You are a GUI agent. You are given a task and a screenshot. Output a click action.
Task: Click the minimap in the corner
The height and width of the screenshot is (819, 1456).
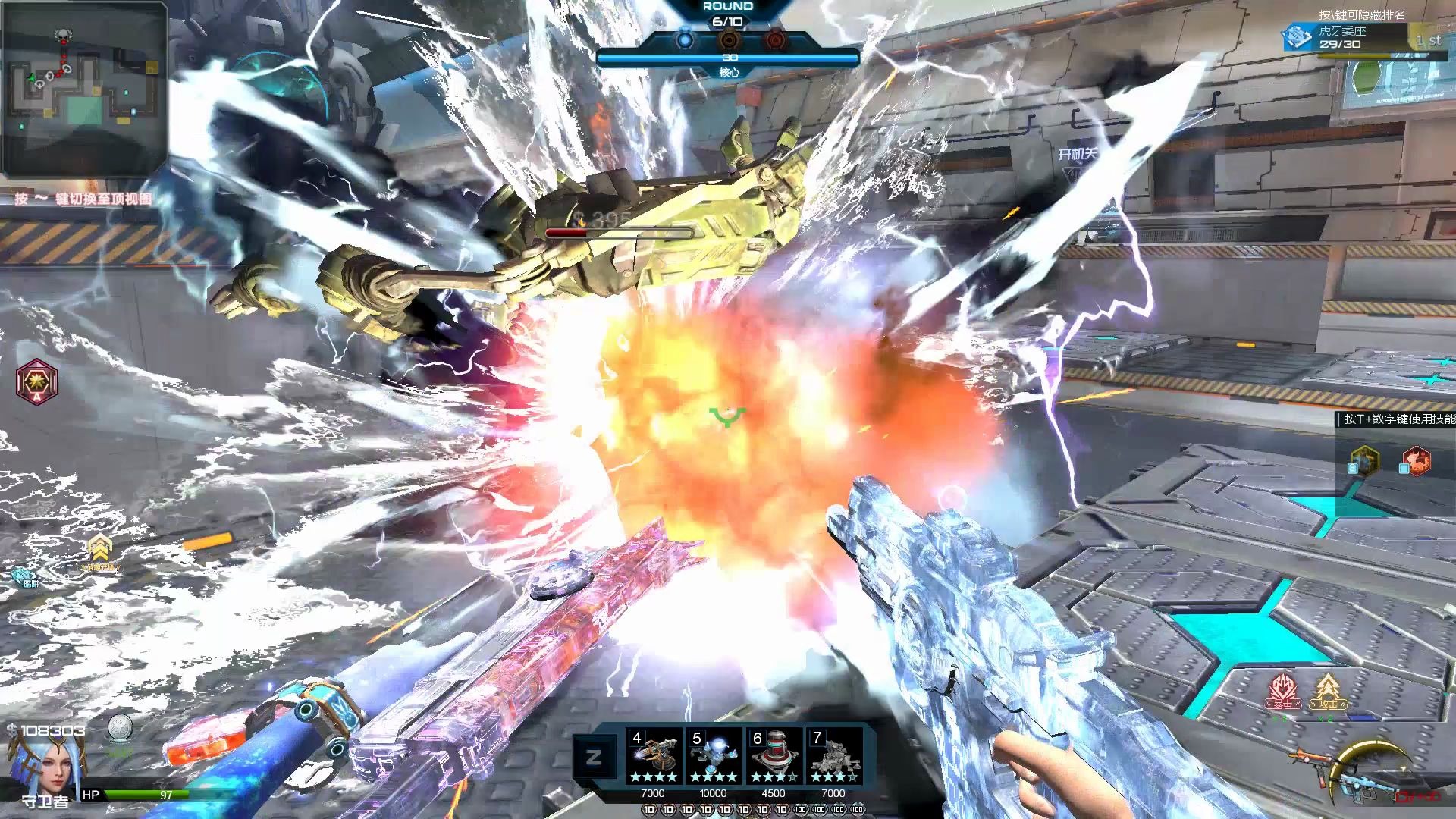tap(84, 89)
